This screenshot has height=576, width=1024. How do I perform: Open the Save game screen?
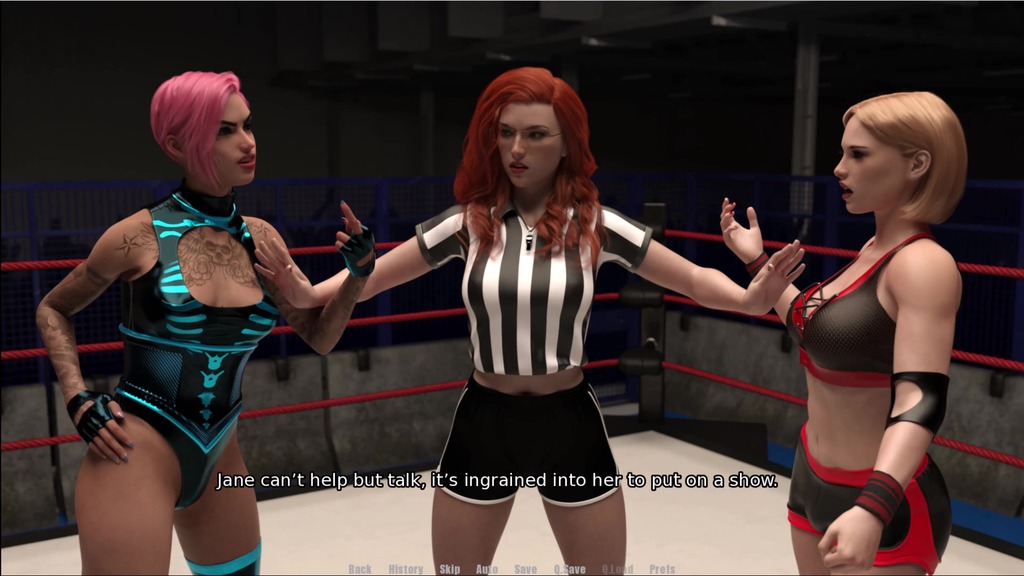point(526,569)
